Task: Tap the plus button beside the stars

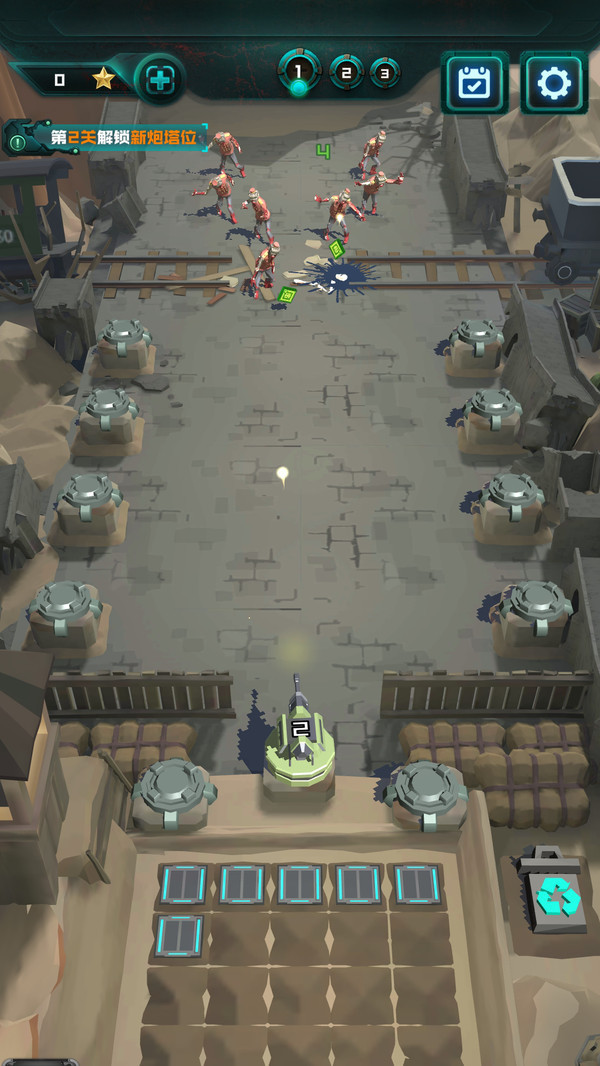Action: tap(160, 80)
